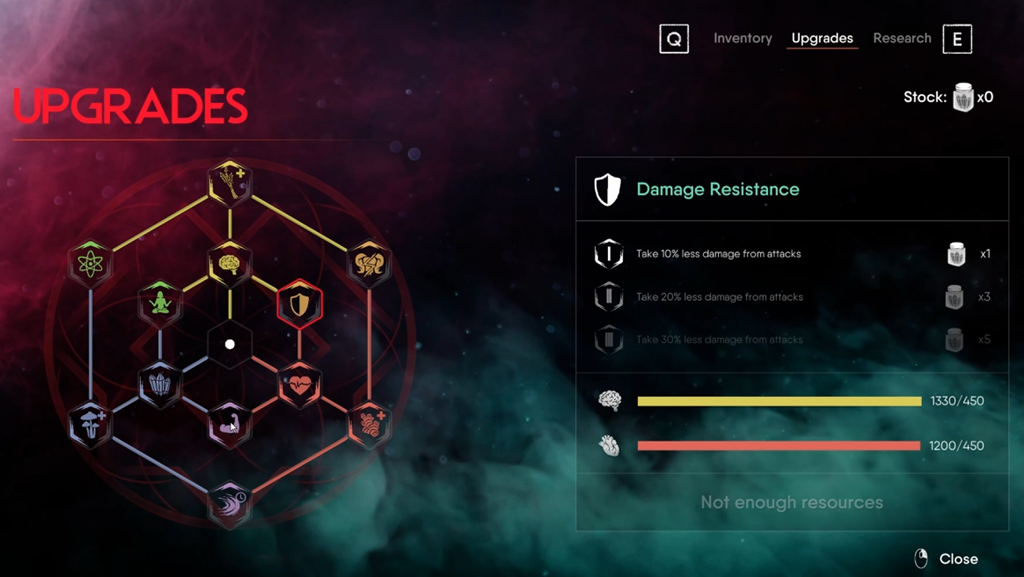This screenshot has width=1024, height=577.
Task: Pick the flexed arm strength node
Action: 229,425
